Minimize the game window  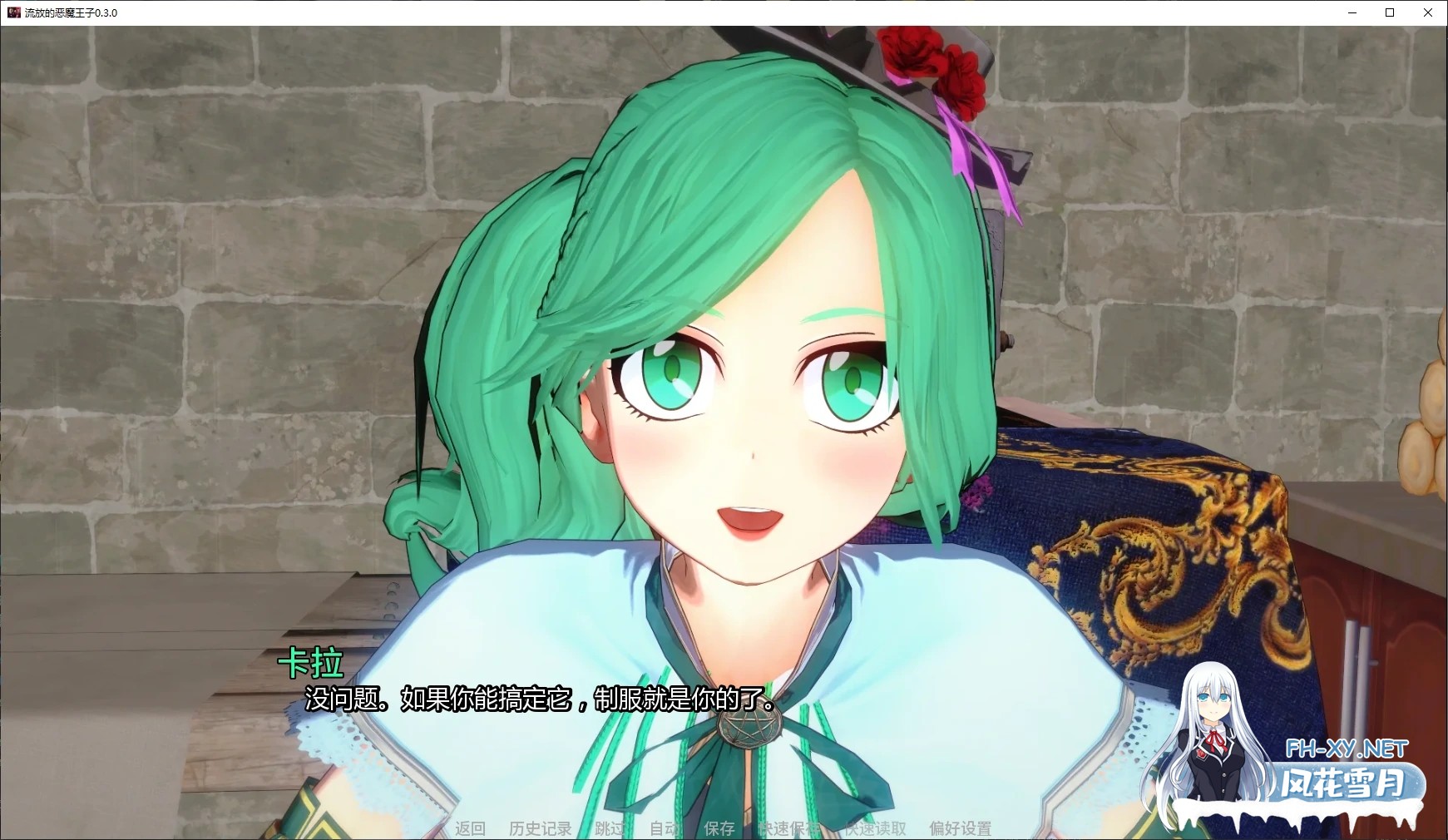tap(1351, 13)
